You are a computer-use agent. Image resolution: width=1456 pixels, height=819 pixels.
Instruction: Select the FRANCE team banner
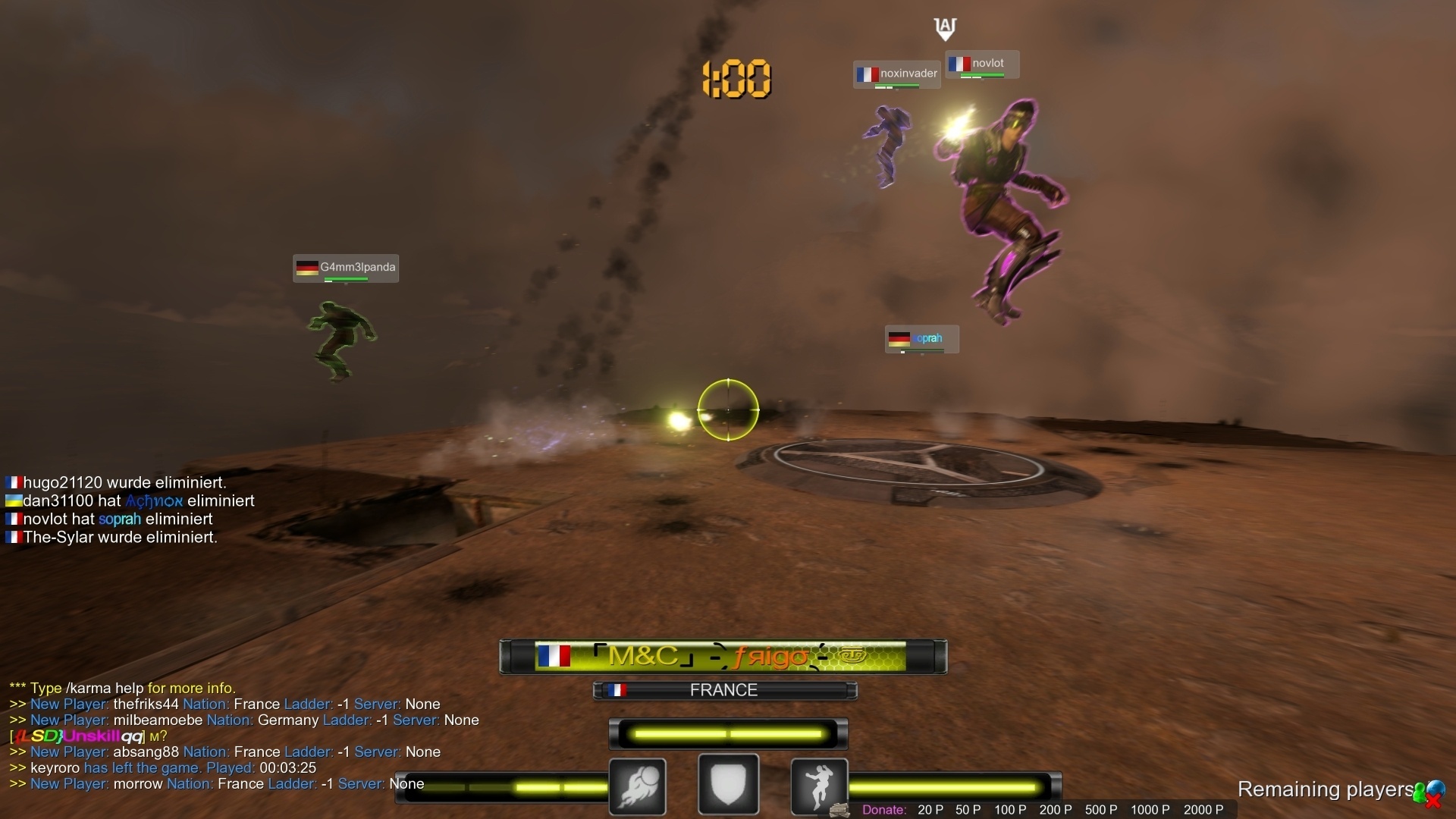tap(724, 690)
